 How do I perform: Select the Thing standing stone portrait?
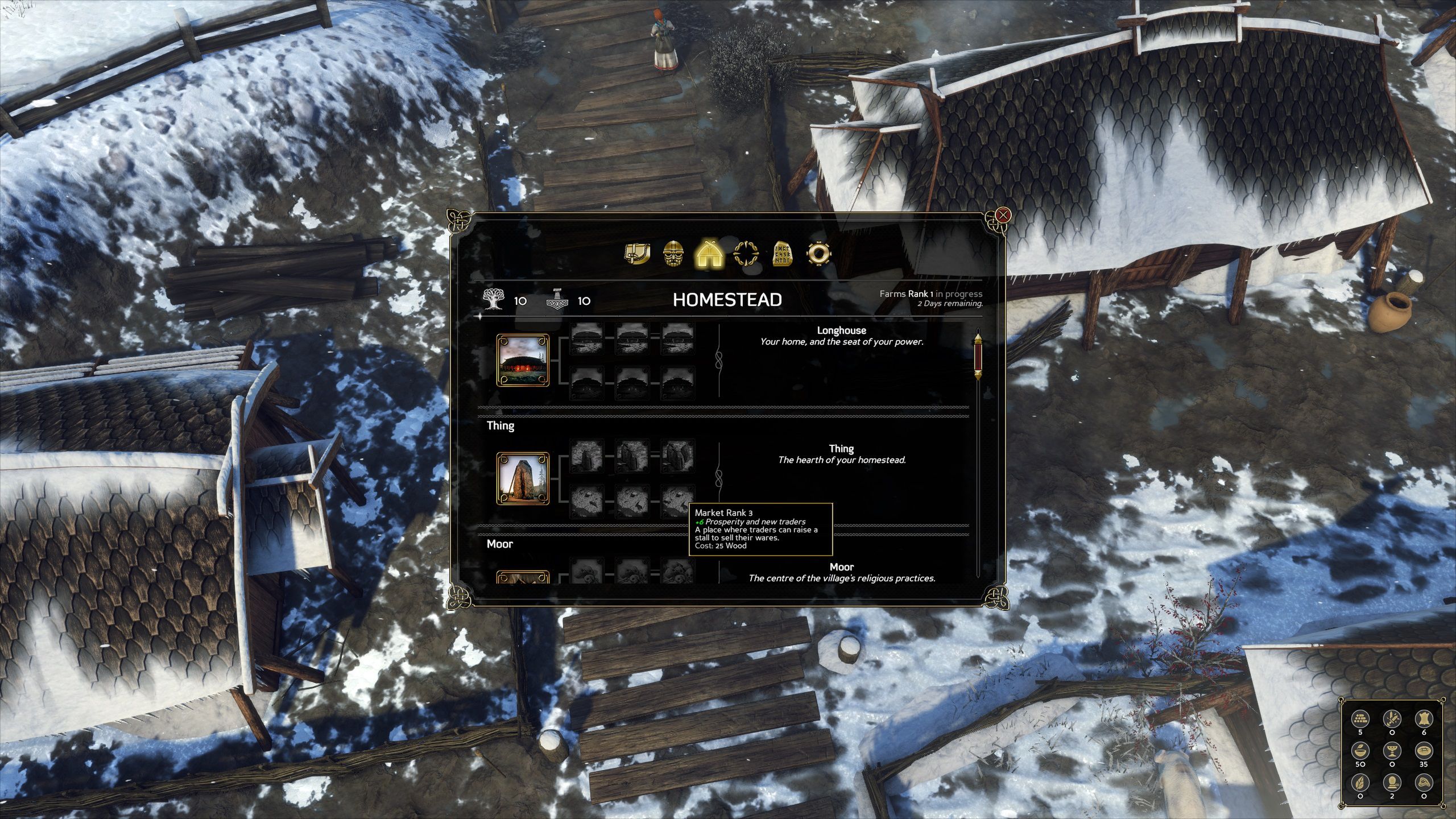point(523,479)
